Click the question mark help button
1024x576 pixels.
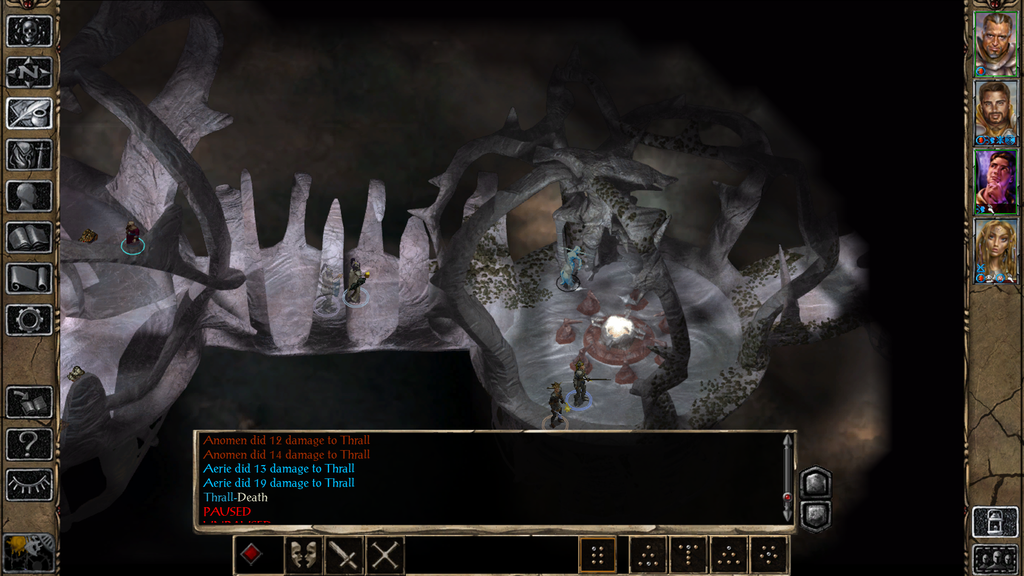29,443
